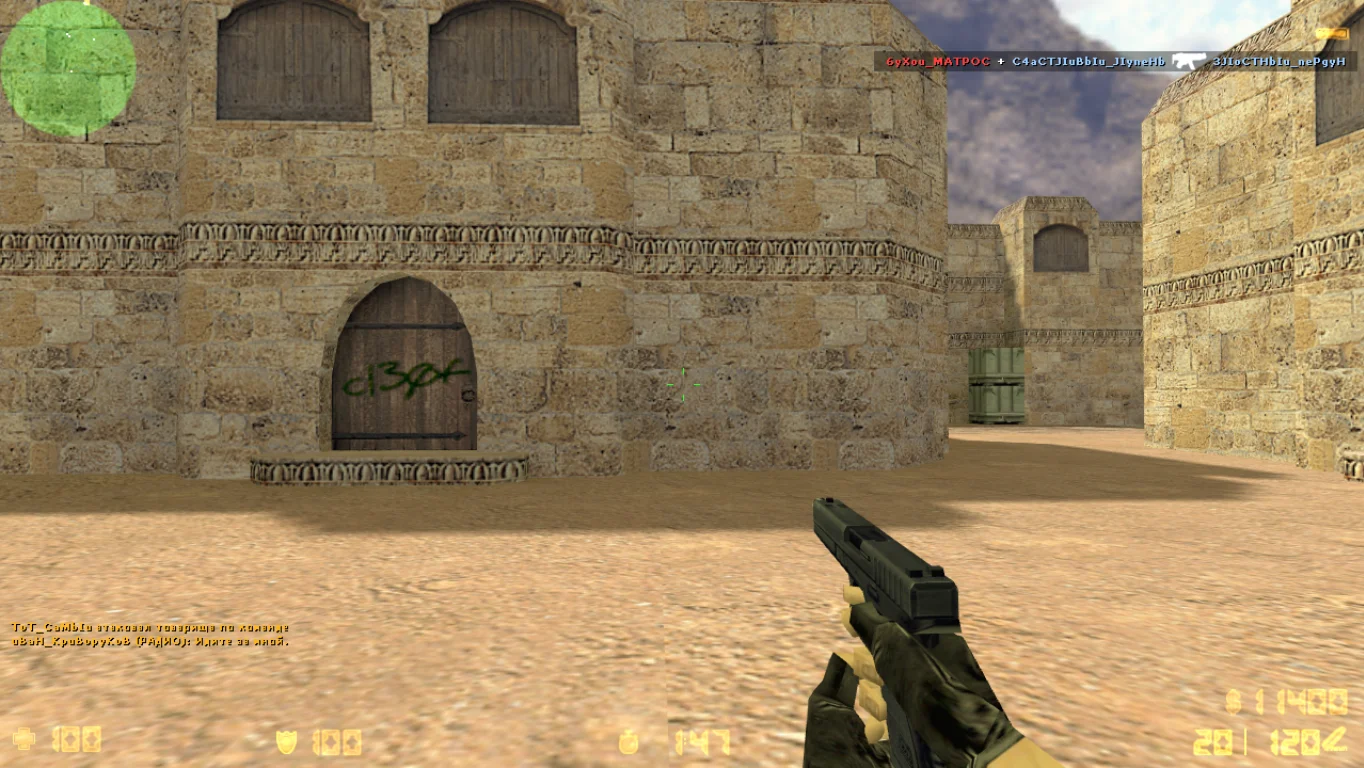Click the radio chat message line
The image size is (1364, 768).
click(x=150, y=641)
